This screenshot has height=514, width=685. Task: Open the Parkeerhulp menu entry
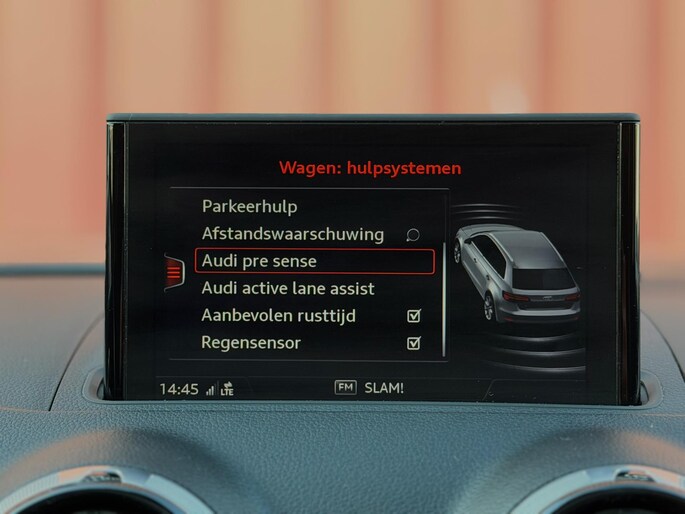pos(249,207)
